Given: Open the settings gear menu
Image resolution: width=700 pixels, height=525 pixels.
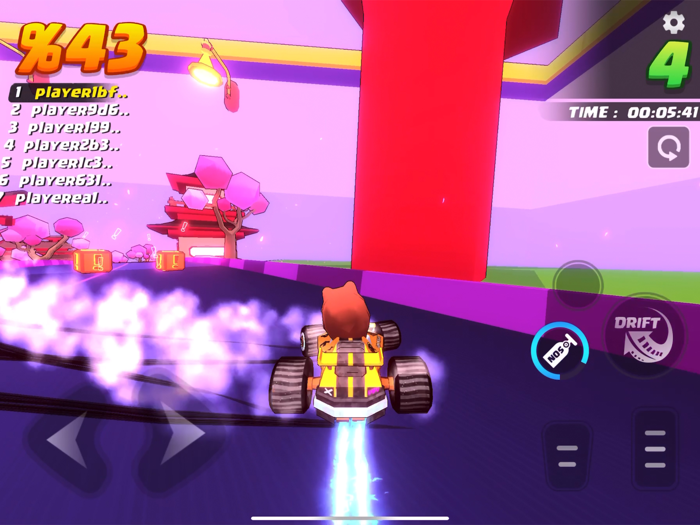Looking at the screenshot, I should coord(674,22).
